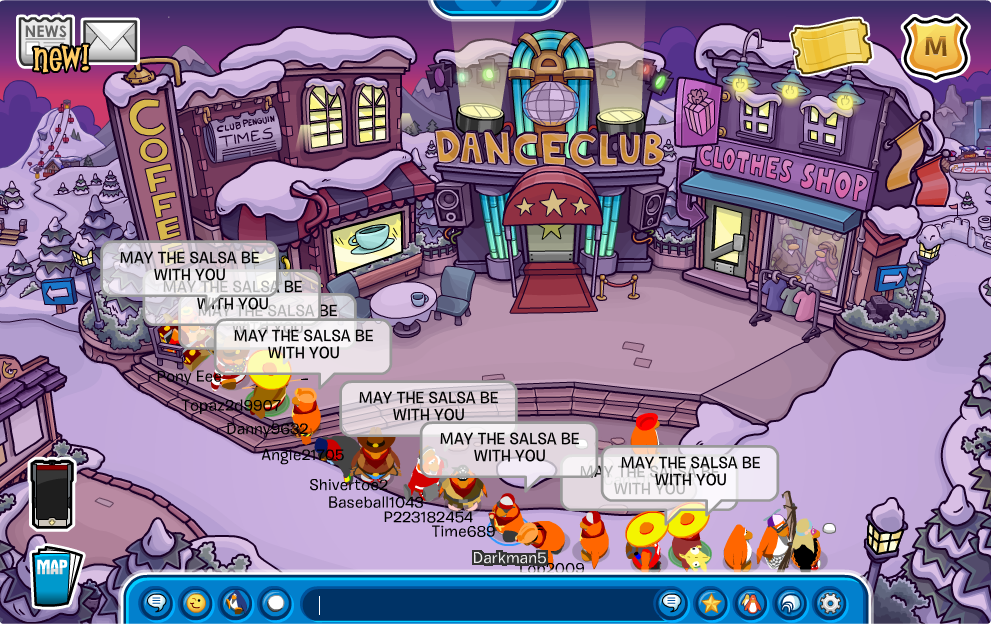
Task: Open the gold star player card
Action: [711, 603]
